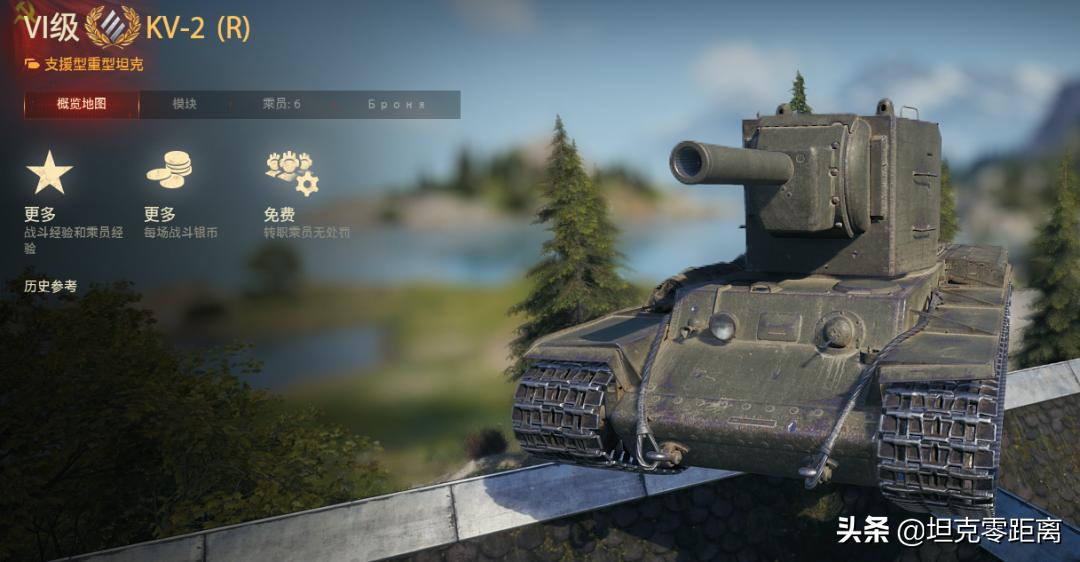Click the crew retraining gear icon

291,172
